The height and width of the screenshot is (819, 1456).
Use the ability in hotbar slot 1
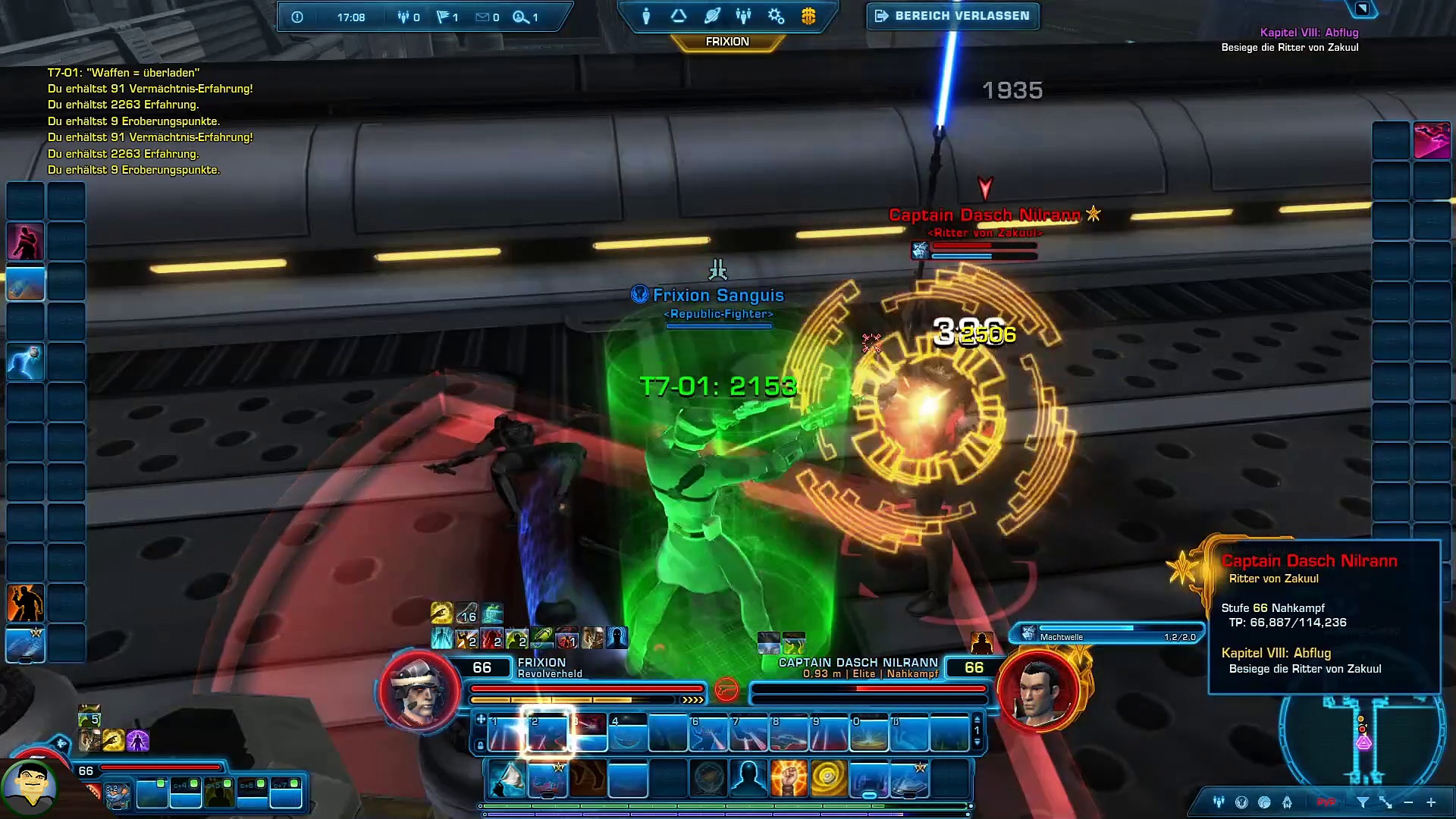(x=506, y=733)
